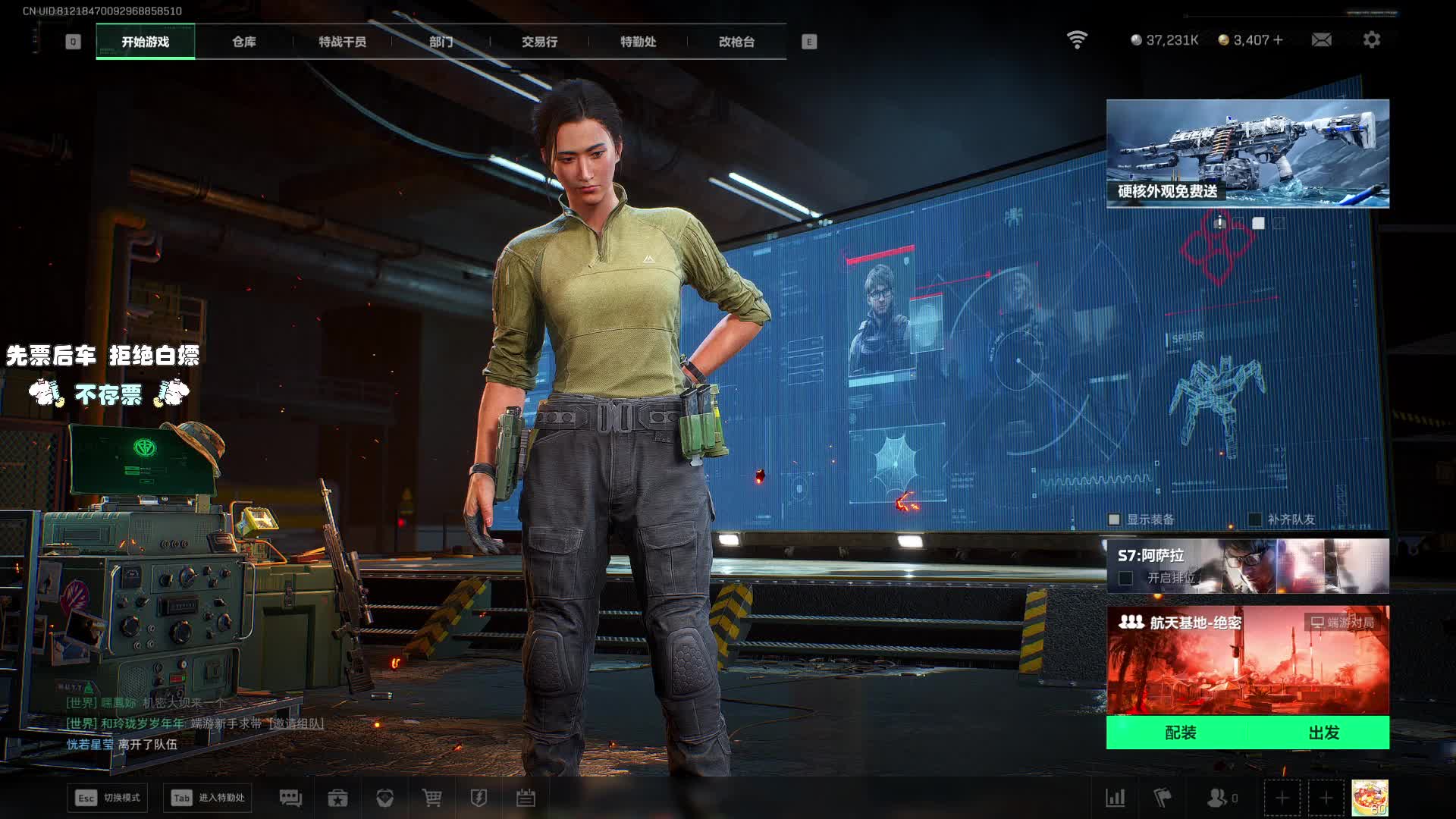1456x819 pixels.
Task: Go to the 交易行 tab
Action: pos(539,42)
